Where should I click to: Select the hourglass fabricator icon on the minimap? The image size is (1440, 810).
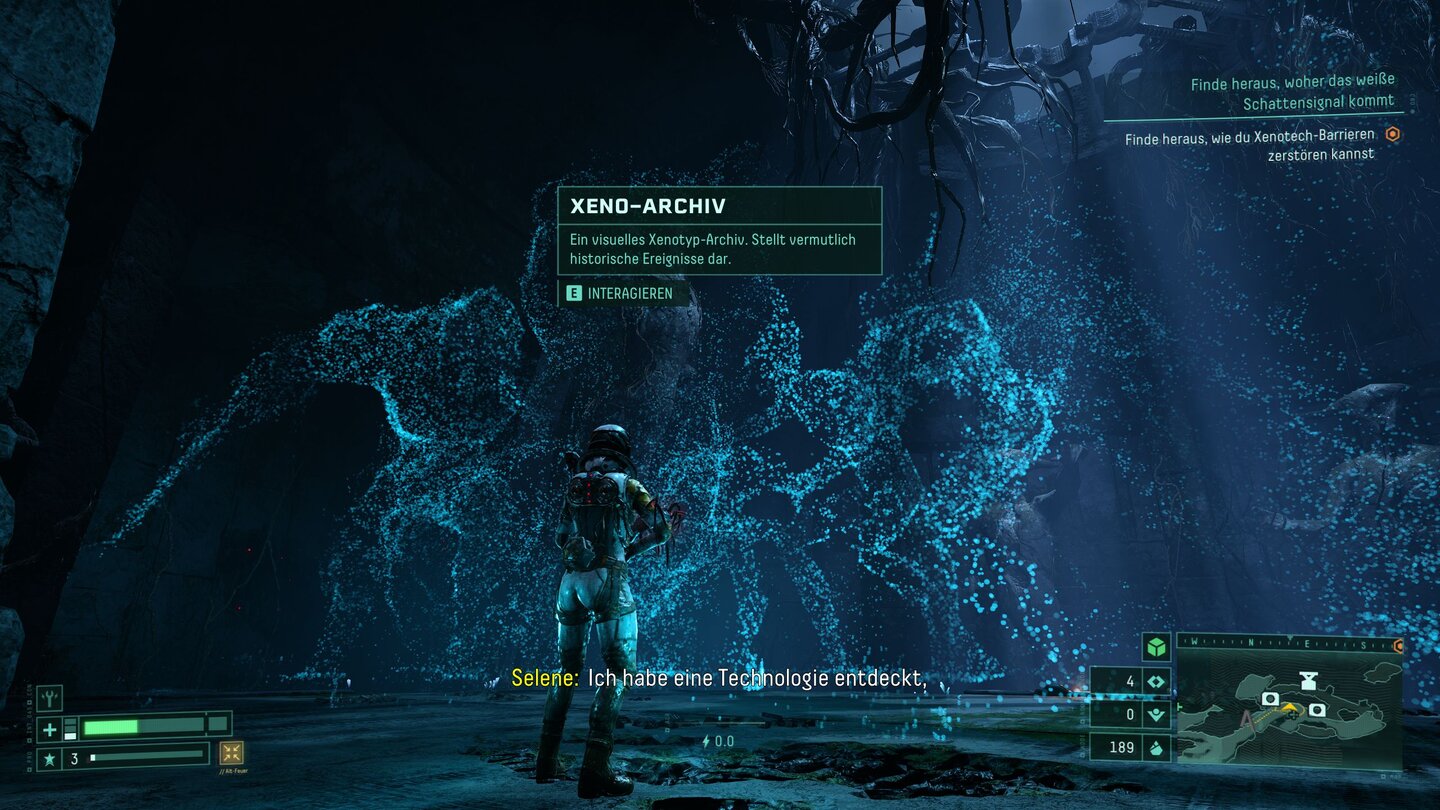pyautogui.click(x=1308, y=679)
